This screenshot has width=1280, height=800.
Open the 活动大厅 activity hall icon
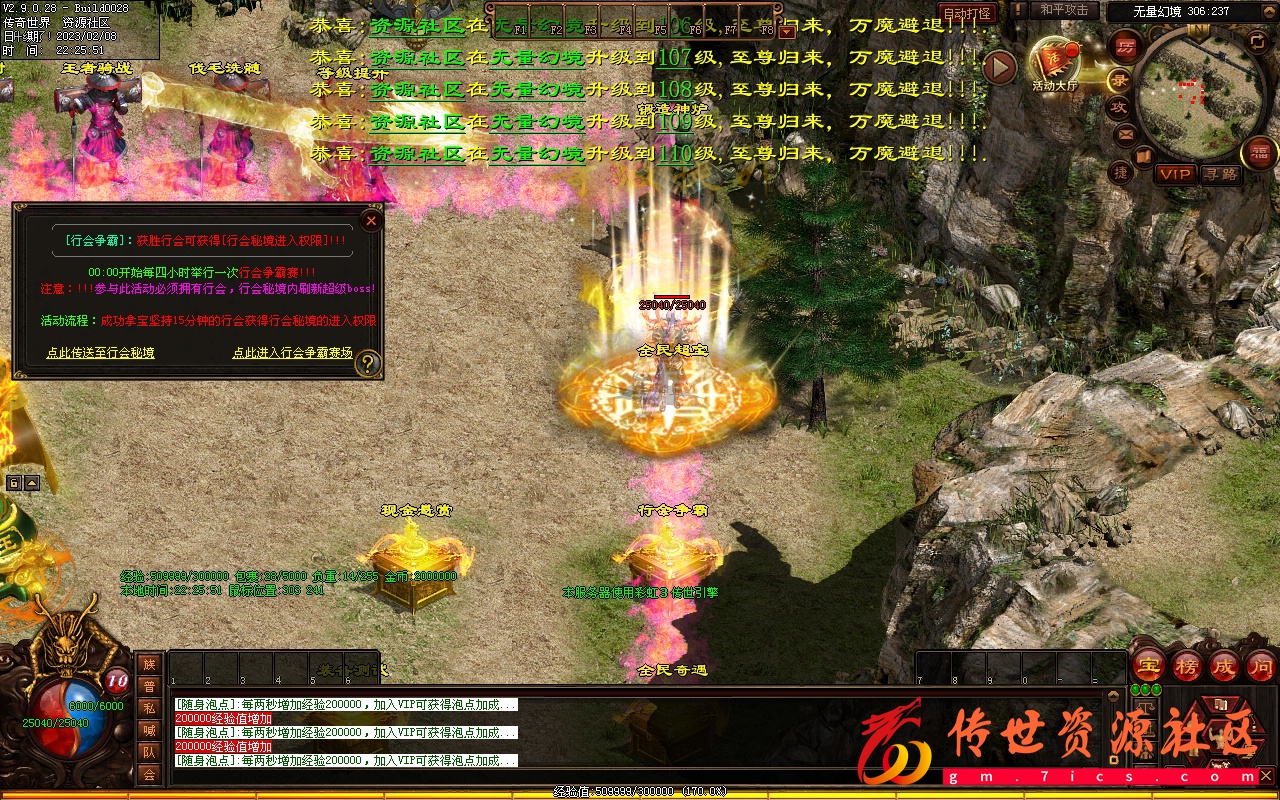1056,63
